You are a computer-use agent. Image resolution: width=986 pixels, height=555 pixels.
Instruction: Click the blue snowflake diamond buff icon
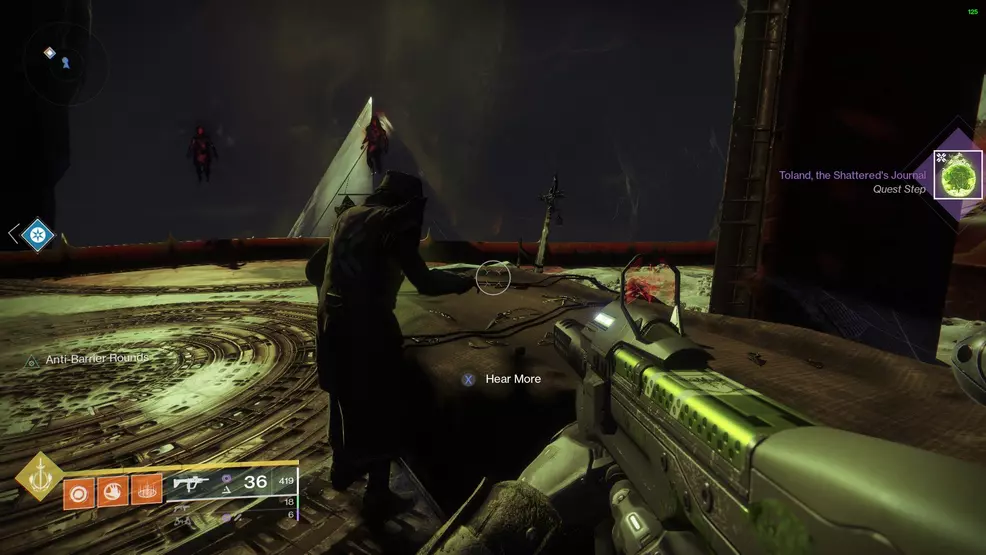pyautogui.click(x=37, y=234)
